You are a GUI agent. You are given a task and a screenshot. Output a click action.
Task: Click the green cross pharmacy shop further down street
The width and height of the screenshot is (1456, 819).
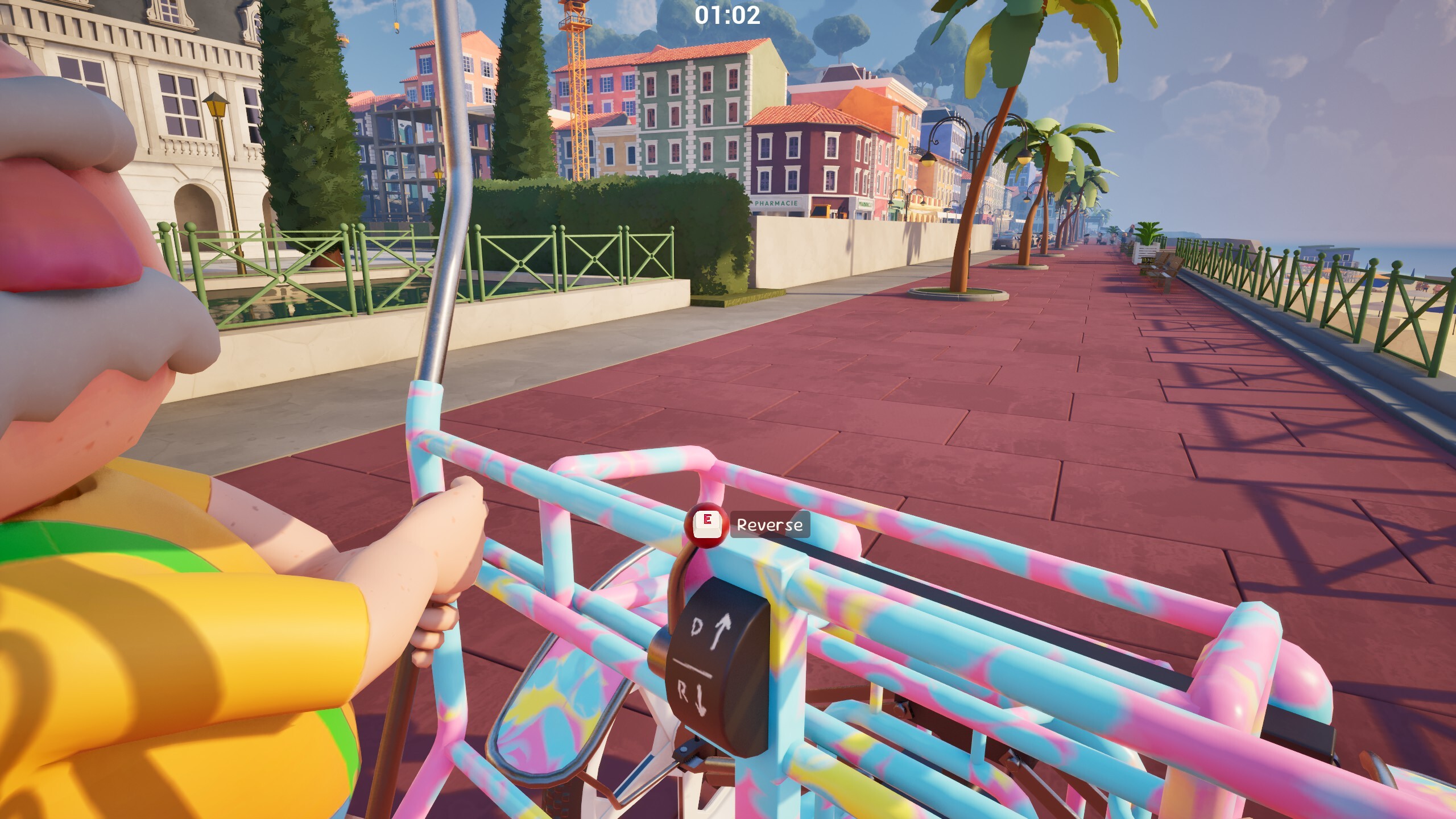866,204
